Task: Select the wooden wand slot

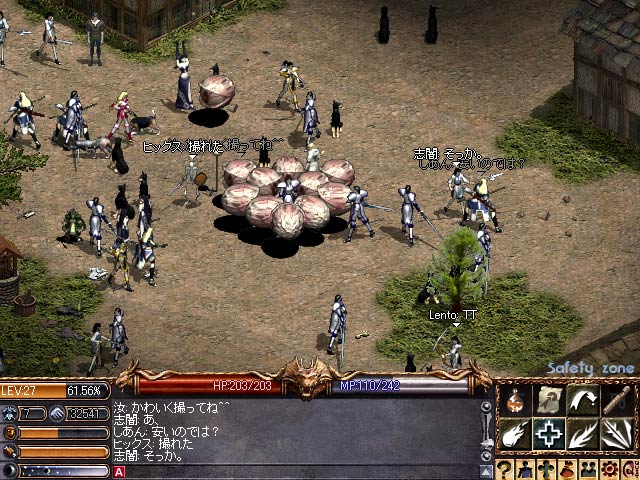Action: point(617,400)
